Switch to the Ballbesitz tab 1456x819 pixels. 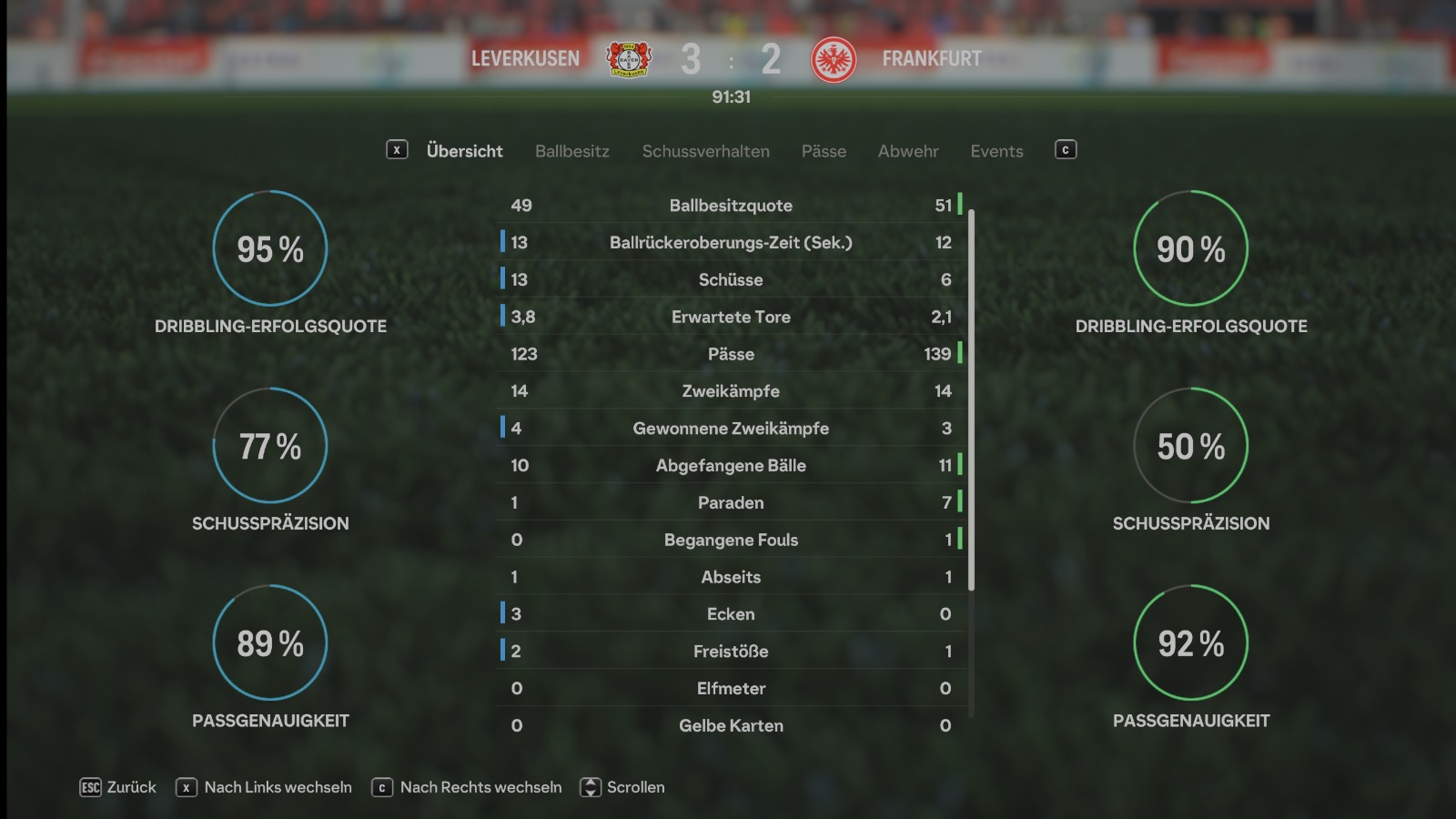(571, 151)
